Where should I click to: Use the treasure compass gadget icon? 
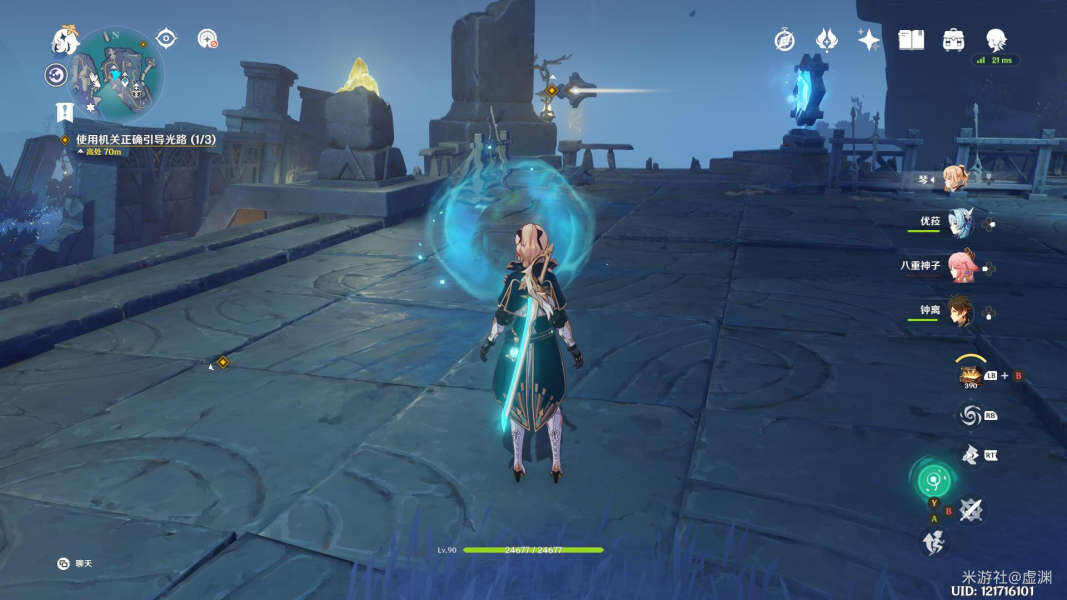click(x=969, y=374)
